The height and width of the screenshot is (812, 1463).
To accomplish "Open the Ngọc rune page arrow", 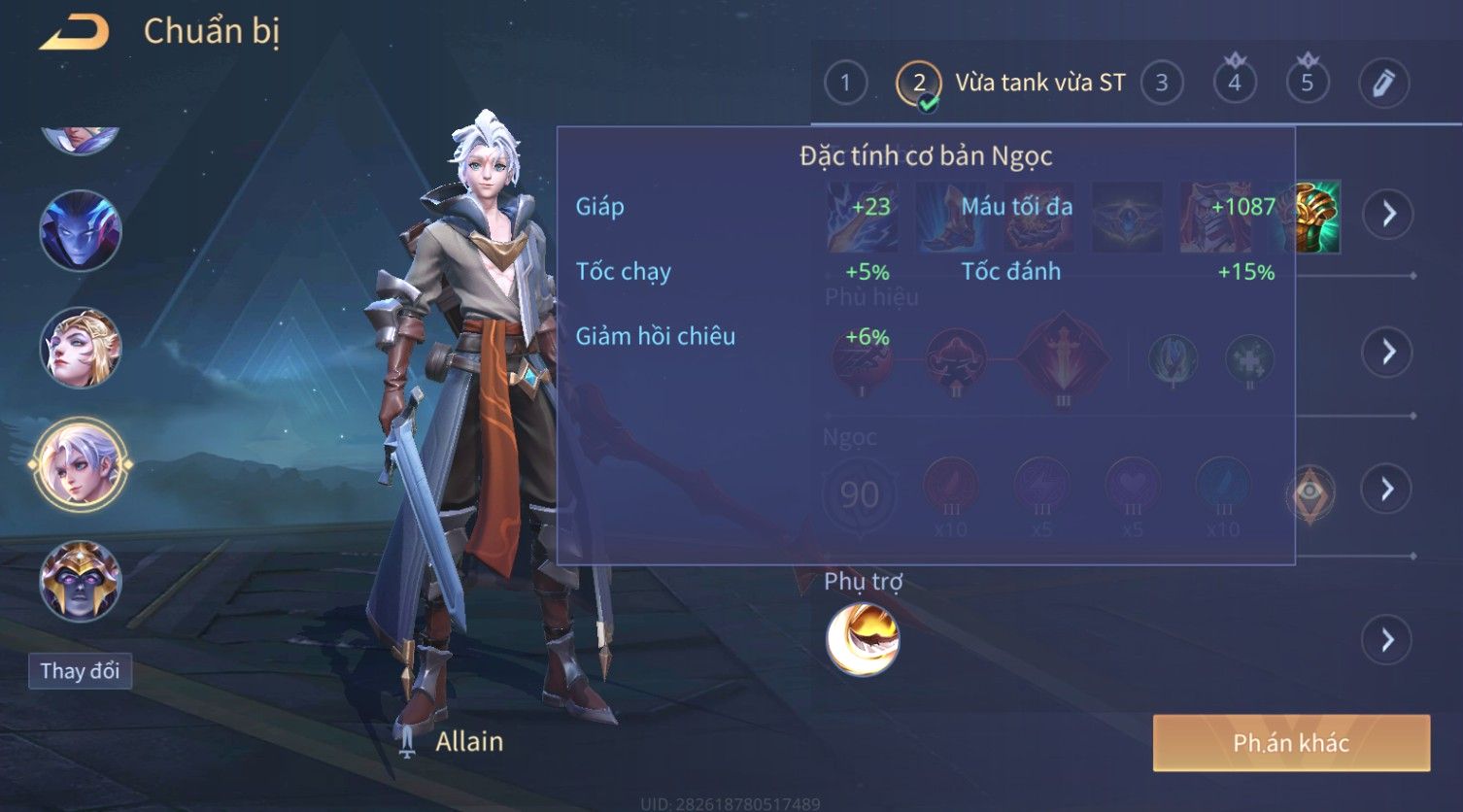I will (1388, 489).
